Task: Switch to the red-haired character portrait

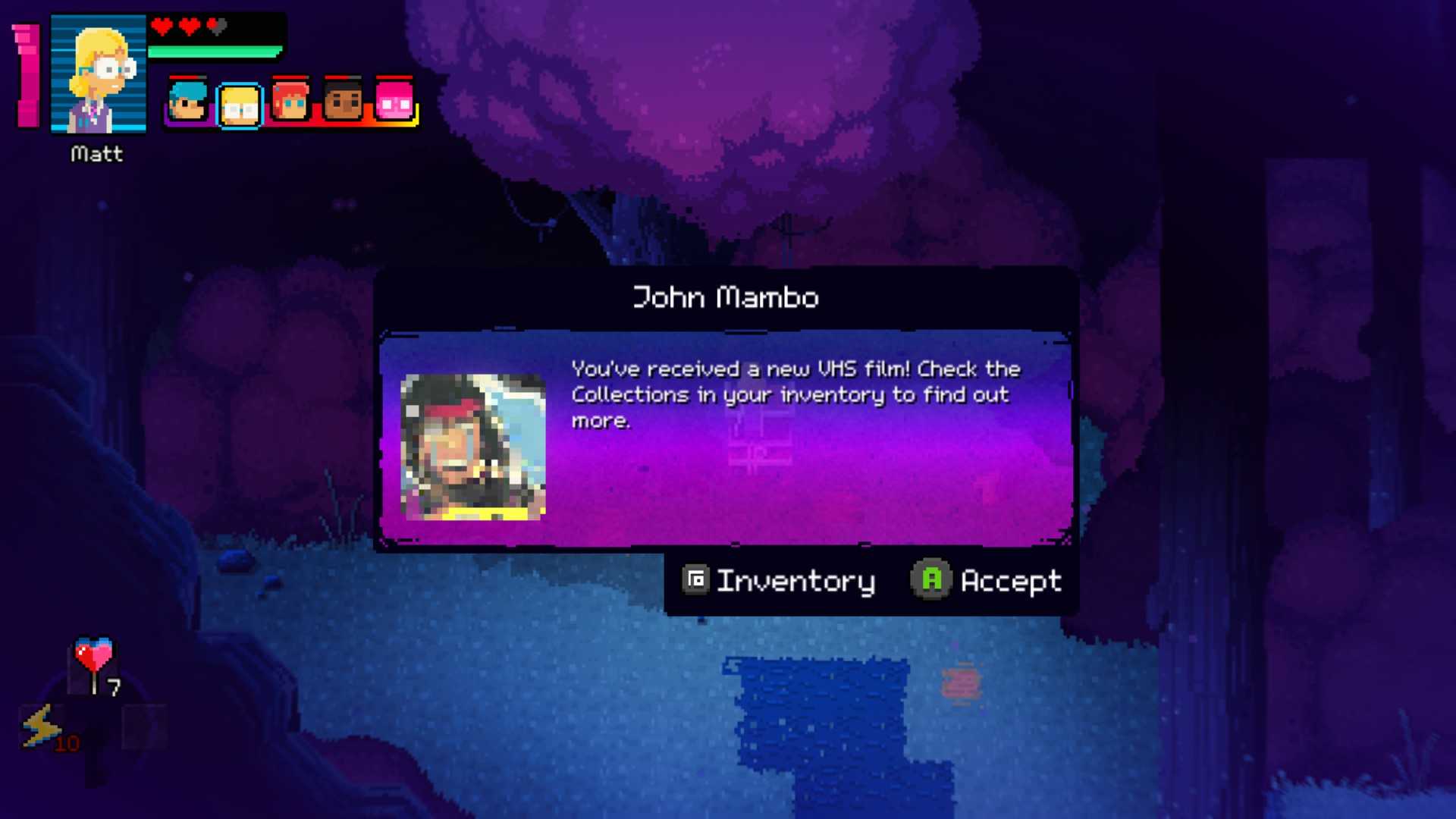Action: pos(291,102)
